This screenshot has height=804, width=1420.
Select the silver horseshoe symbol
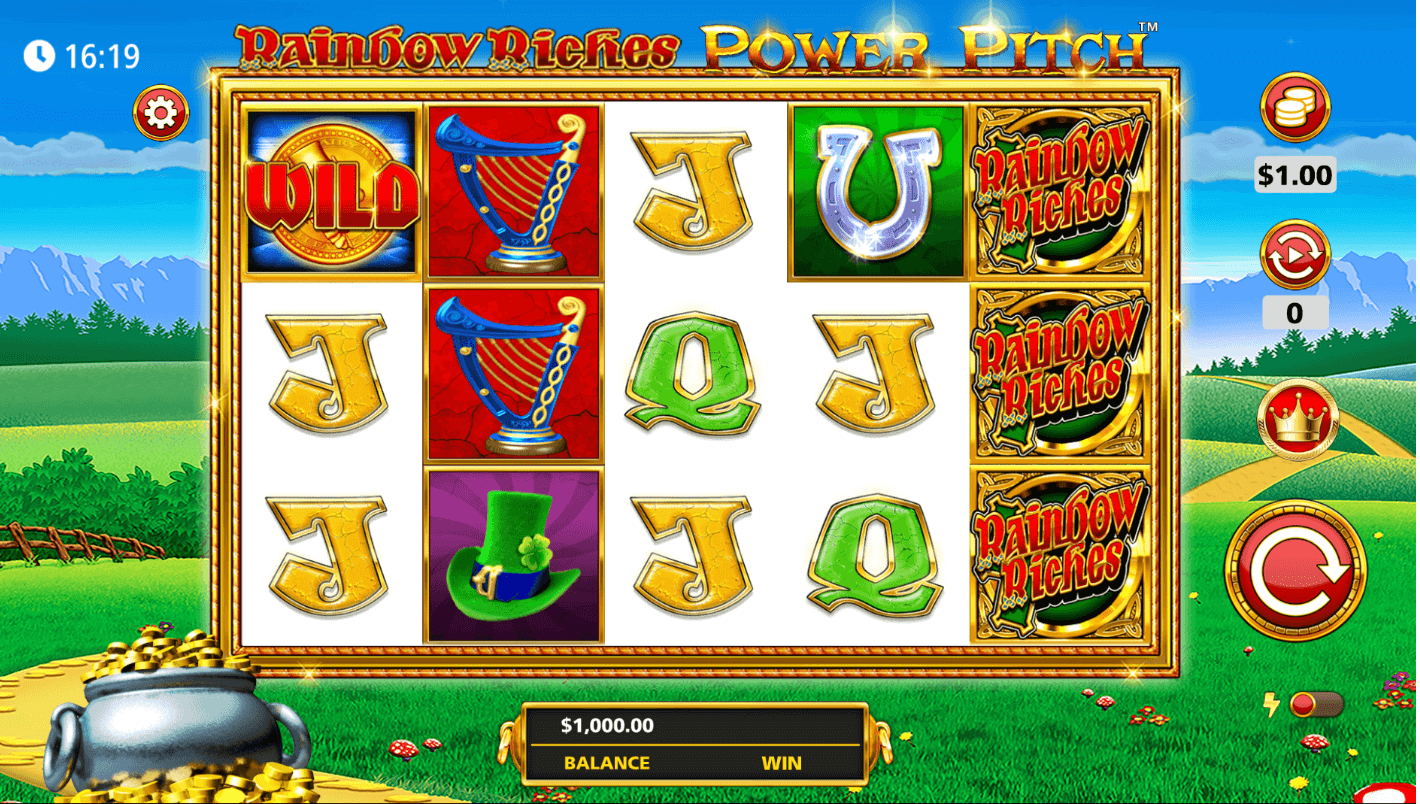(x=876, y=191)
